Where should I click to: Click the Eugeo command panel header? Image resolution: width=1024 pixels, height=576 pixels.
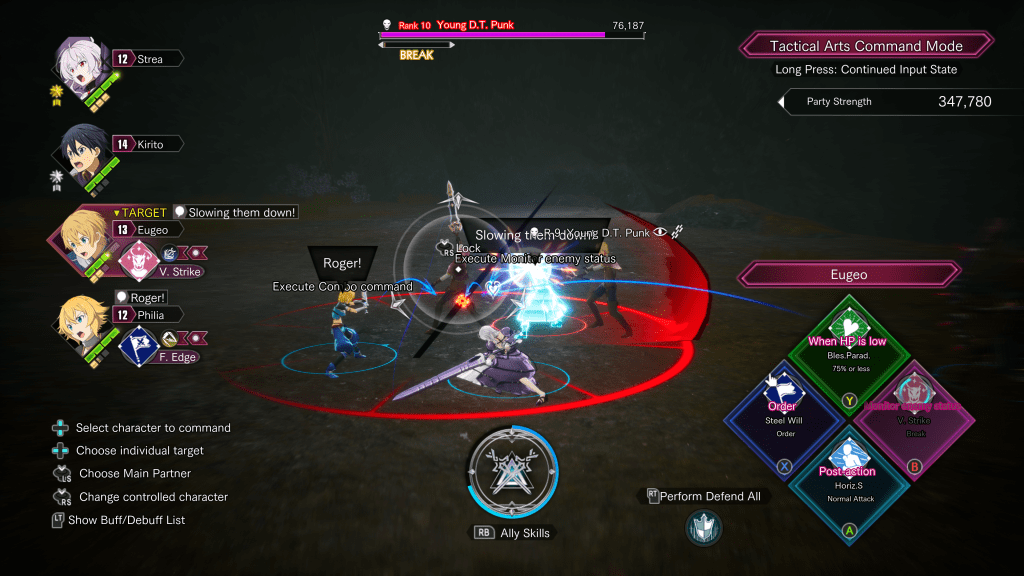(848, 274)
